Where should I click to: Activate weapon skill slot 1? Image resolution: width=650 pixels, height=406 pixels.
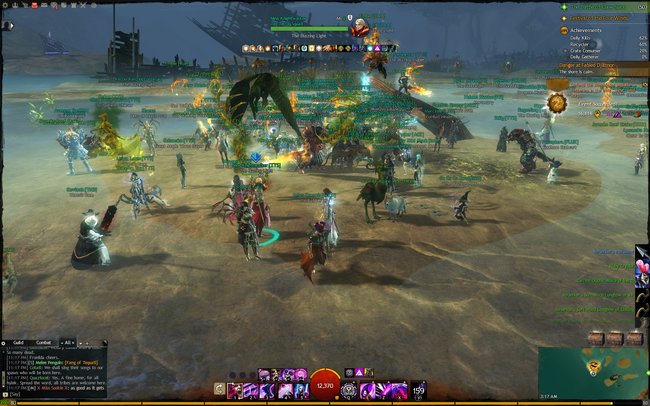pos(233,388)
